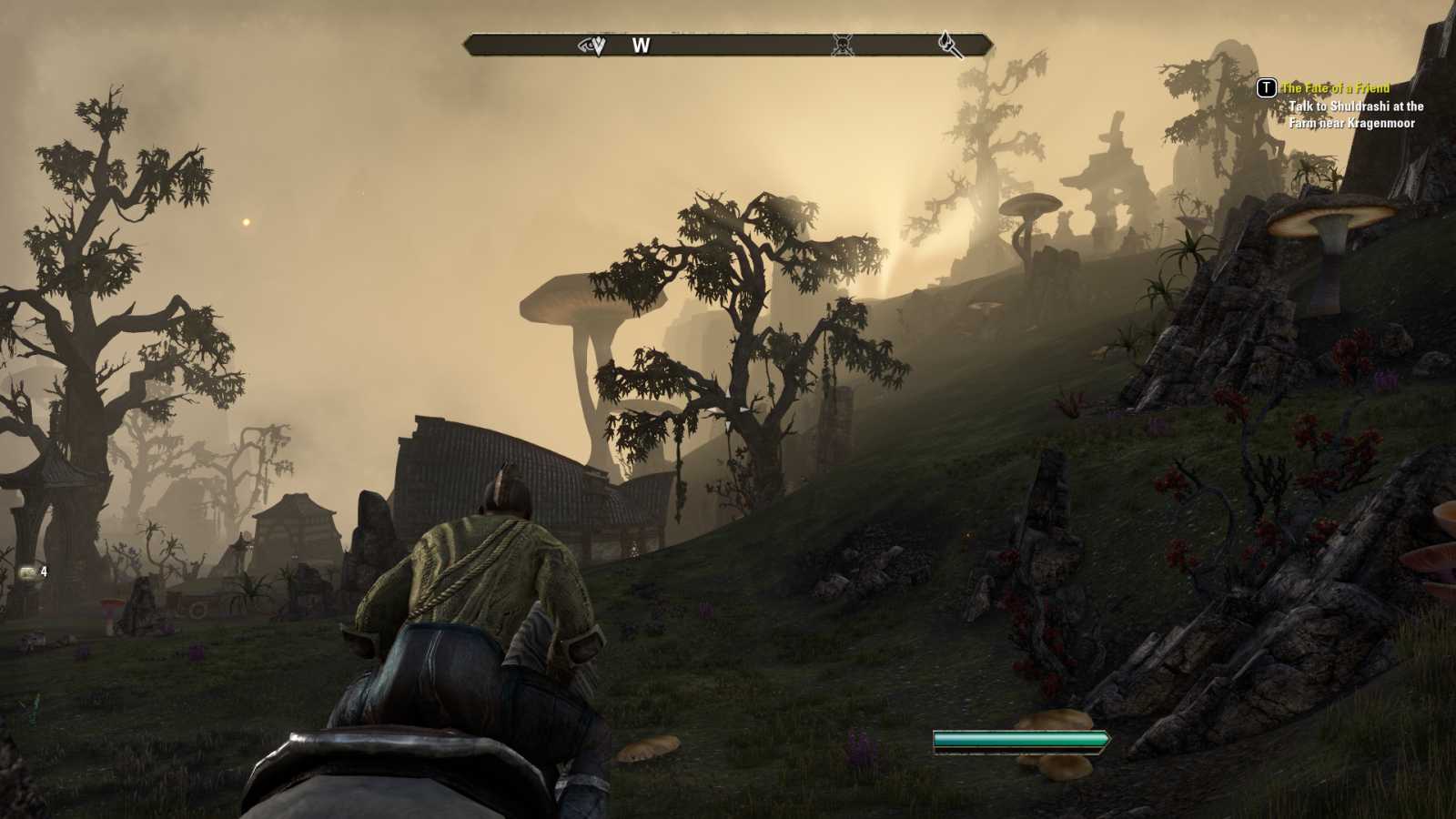1456x819 pixels.
Task: Open the mail notification icon showing 4
Action: (x=28, y=572)
